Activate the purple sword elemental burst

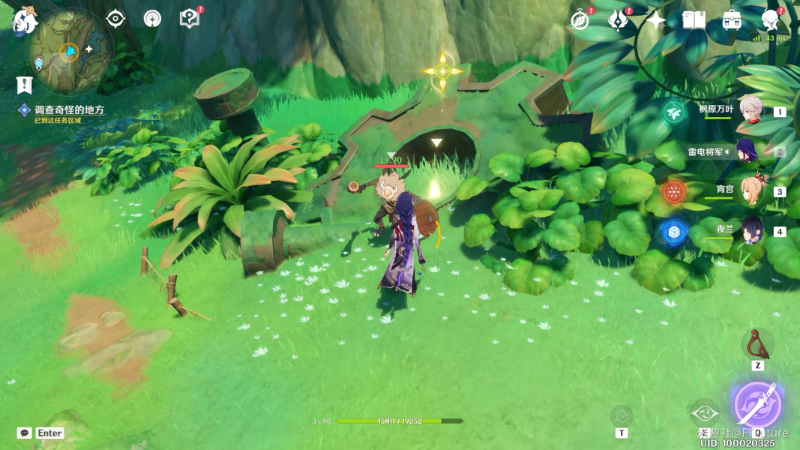tap(757, 402)
